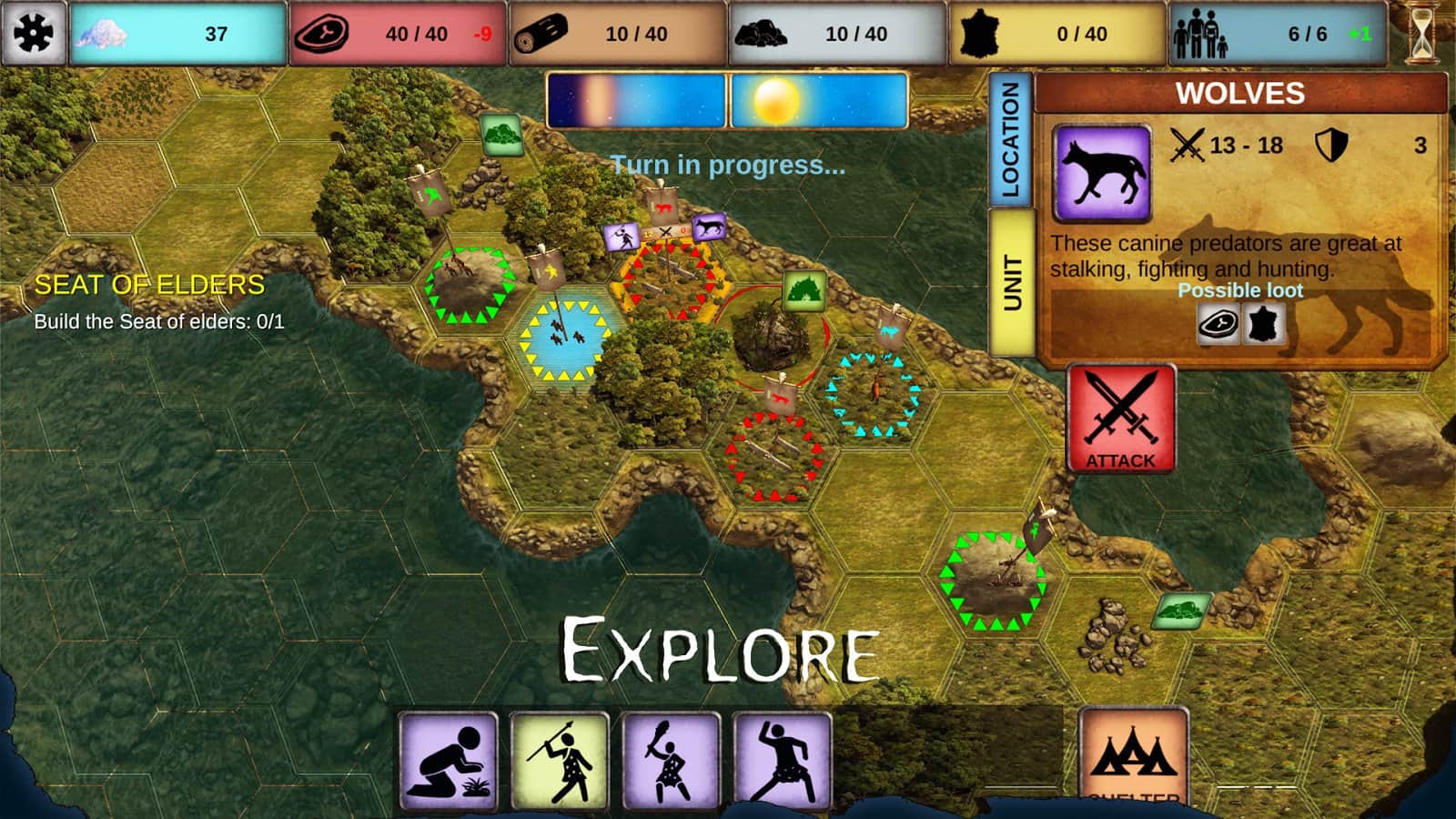Image resolution: width=1456 pixels, height=819 pixels.
Task: Choose the running explorer unit button
Action: [x=783, y=761]
